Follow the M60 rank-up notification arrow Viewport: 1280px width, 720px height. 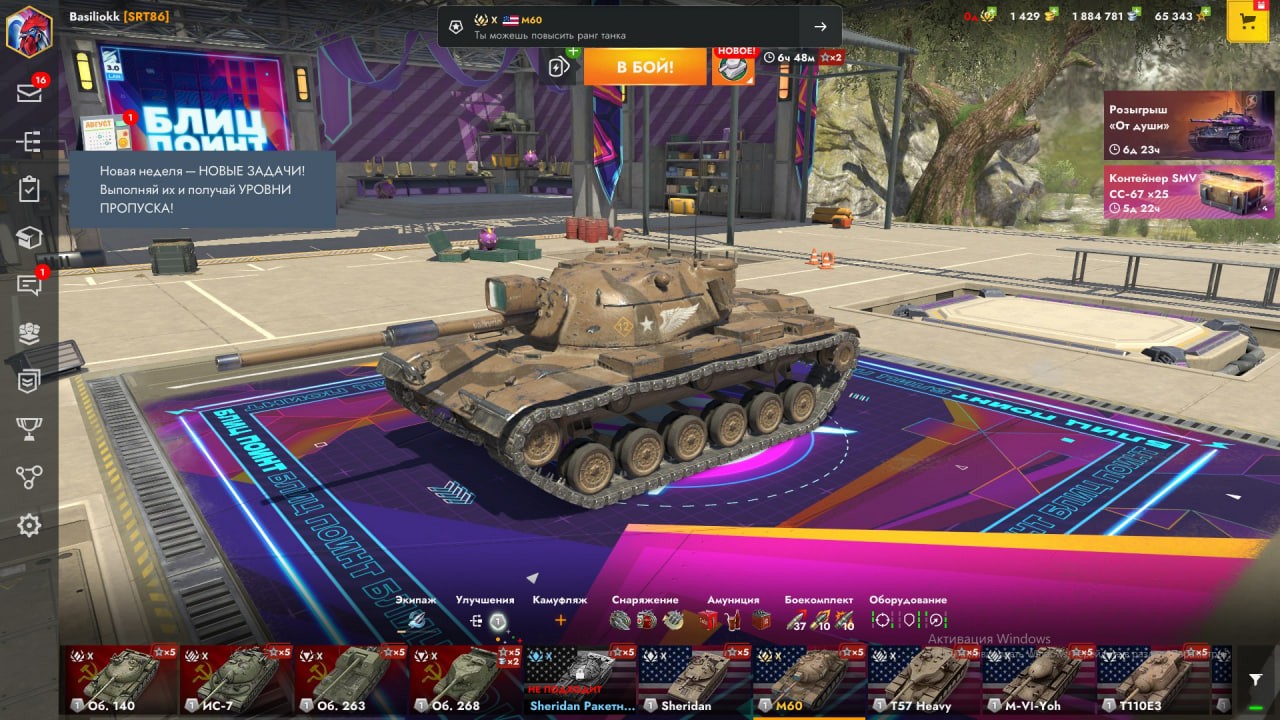[820, 27]
